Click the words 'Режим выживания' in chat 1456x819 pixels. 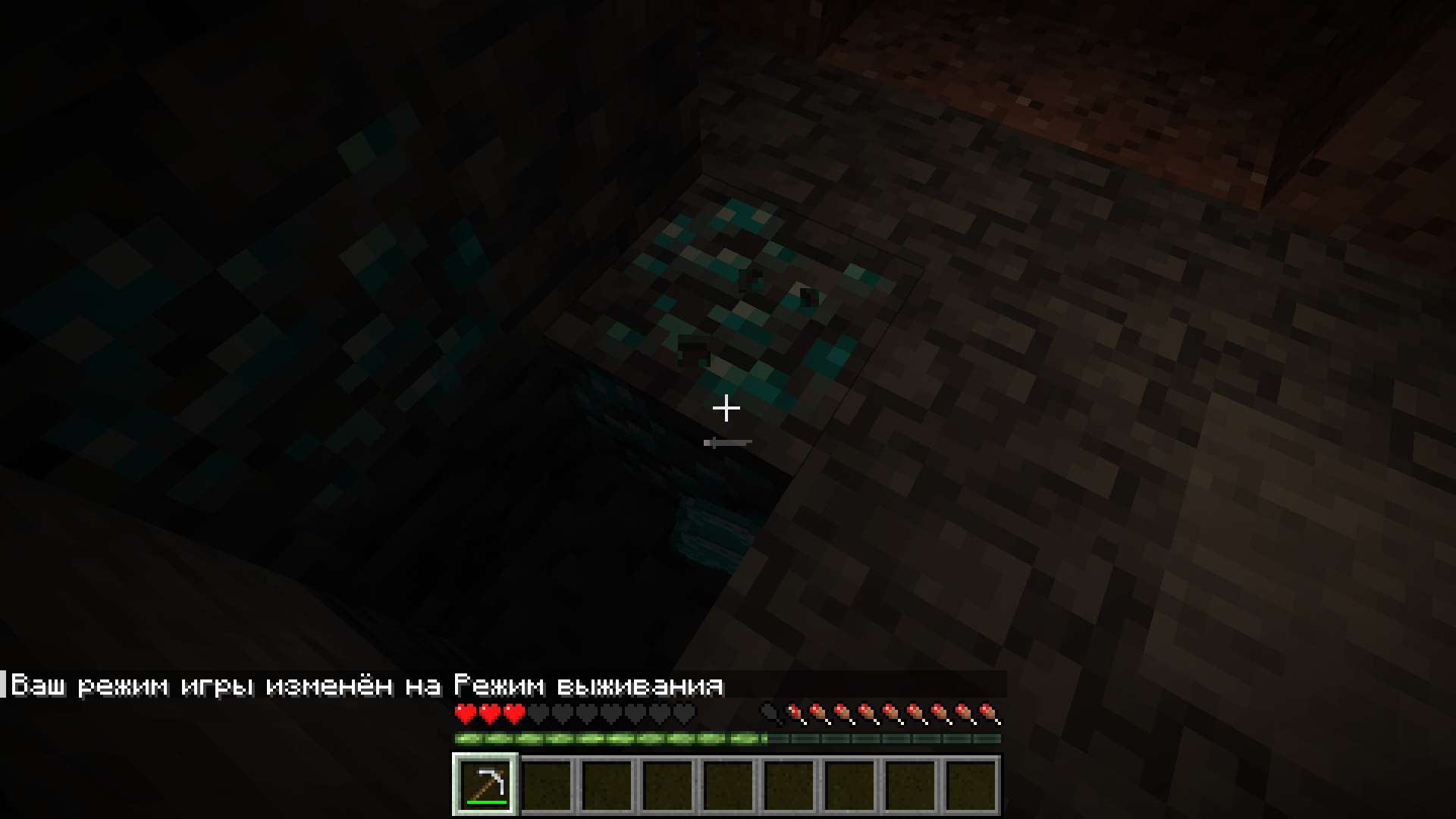coord(588,685)
